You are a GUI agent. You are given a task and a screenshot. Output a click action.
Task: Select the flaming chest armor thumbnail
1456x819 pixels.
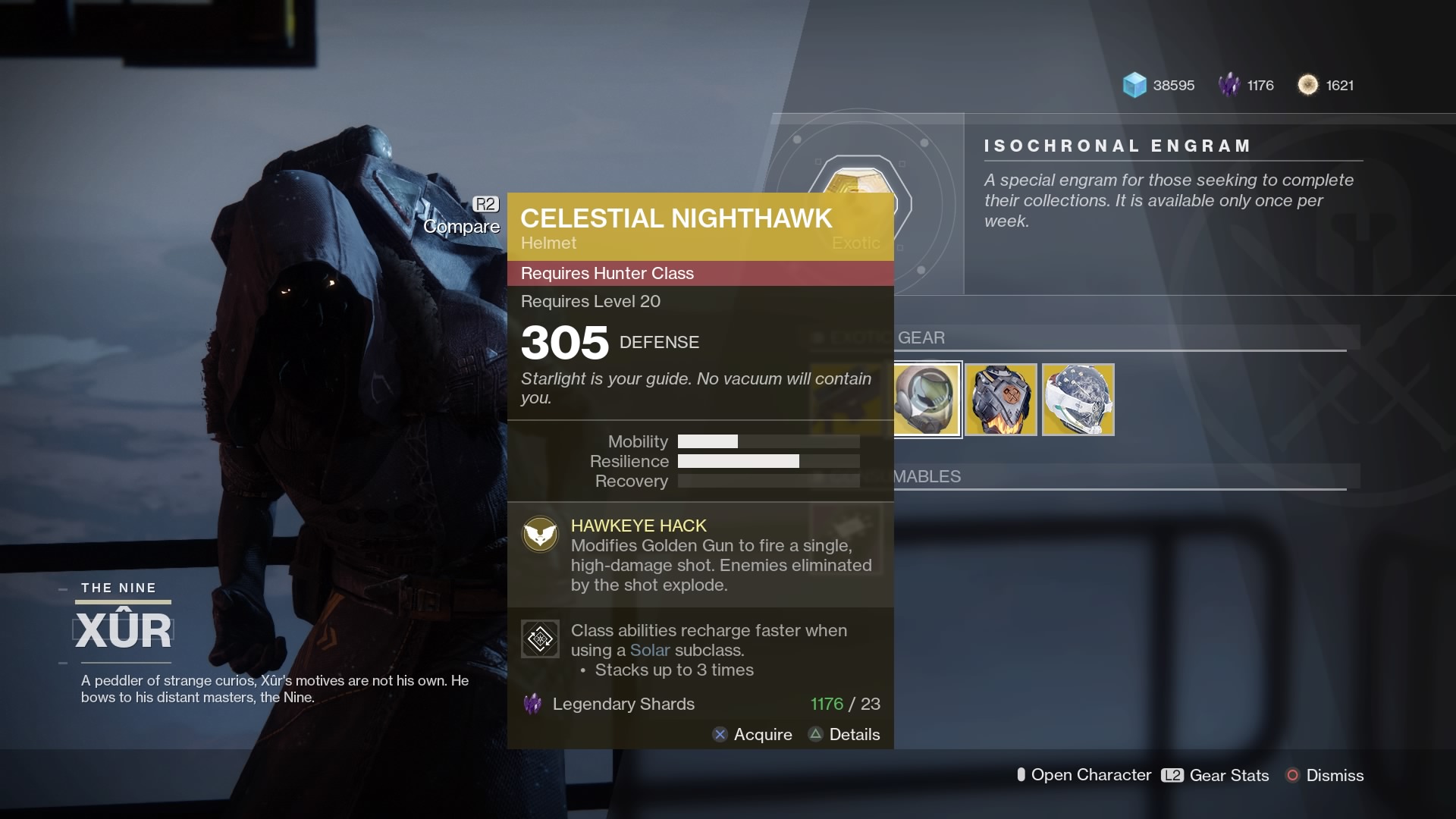[x=1001, y=400]
